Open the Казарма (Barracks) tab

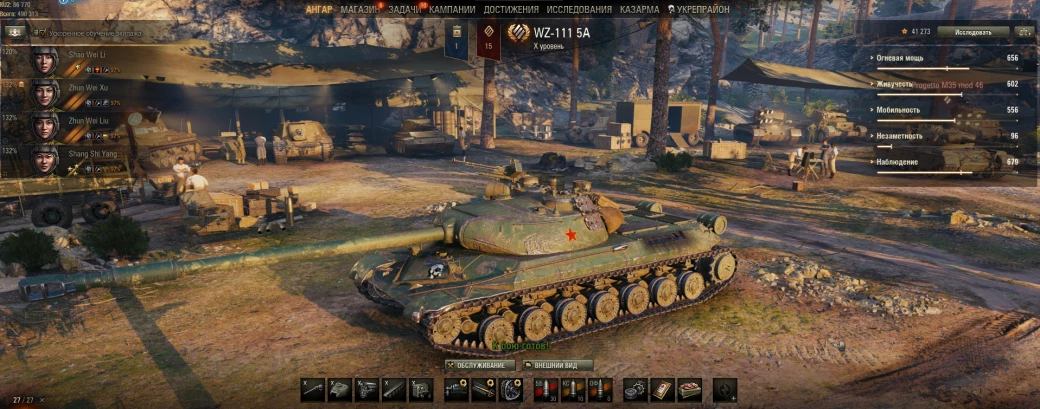click(639, 9)
